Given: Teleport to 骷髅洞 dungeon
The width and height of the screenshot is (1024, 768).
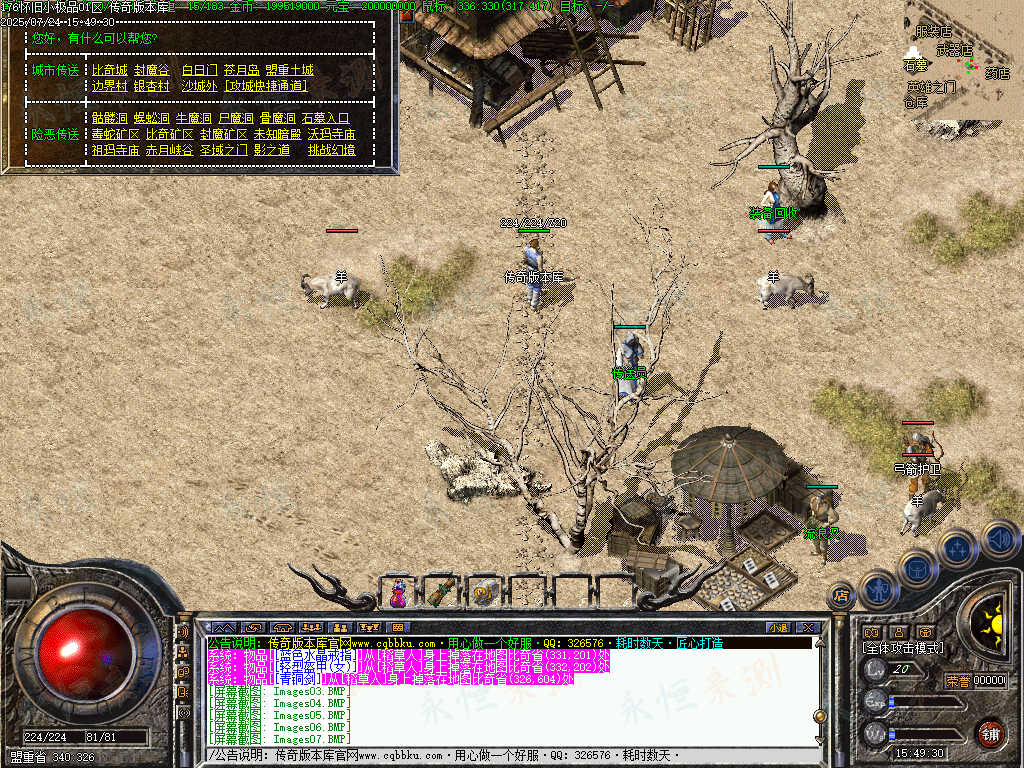Looking at the screenshot, I should 110,118.
